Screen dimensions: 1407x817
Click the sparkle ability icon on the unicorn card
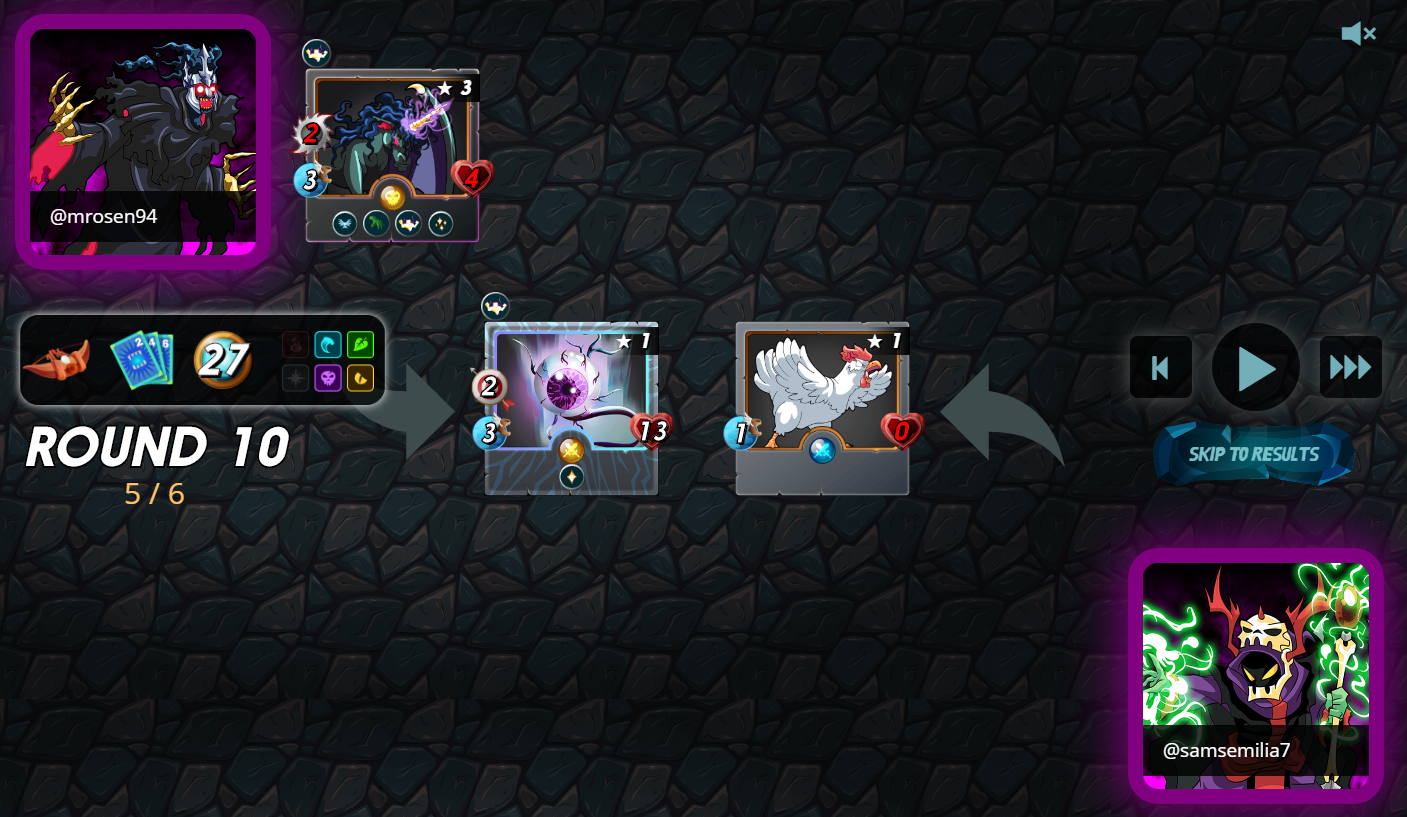click(x=443, y=224)
